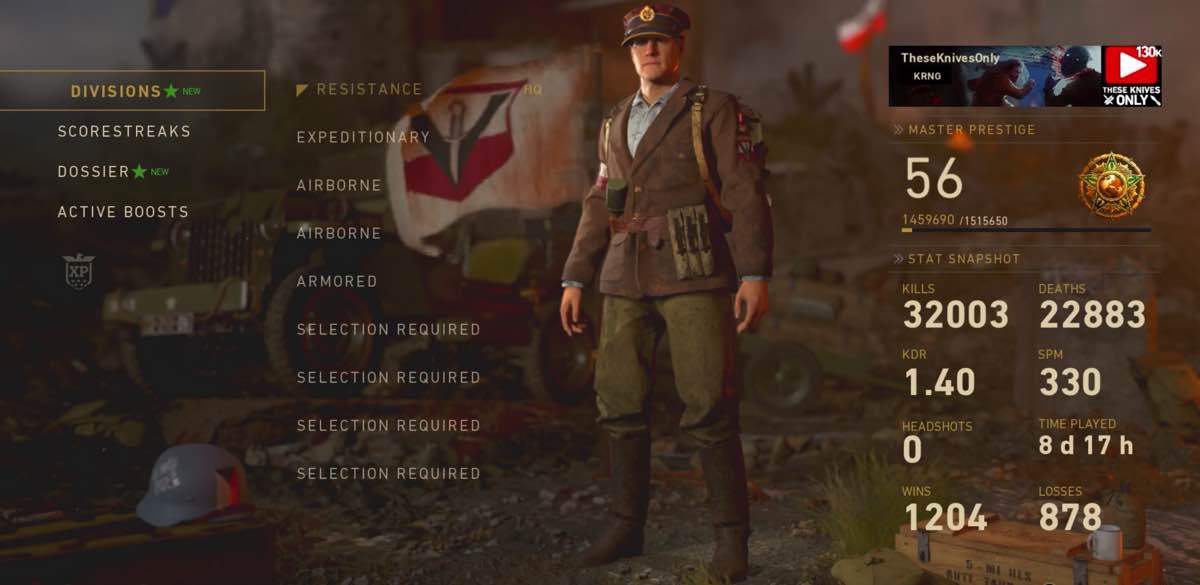
Task: Open the Dossier menu
Action: (94, 172)
